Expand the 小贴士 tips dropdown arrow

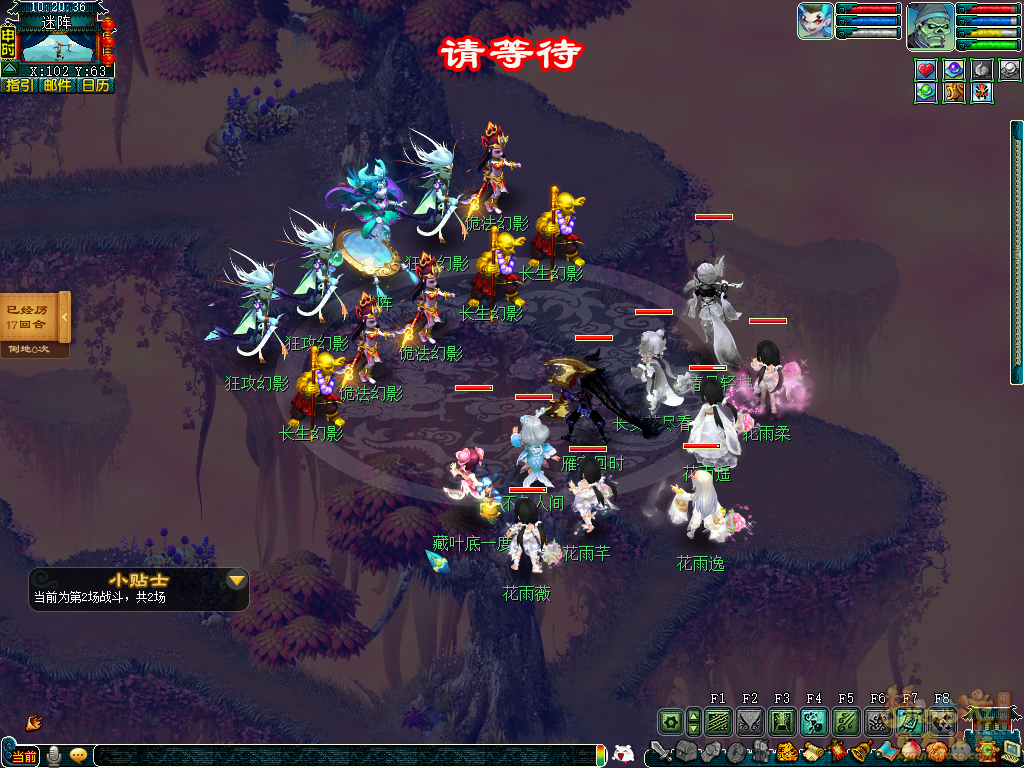pyautogui.click(x=236, y=580)
